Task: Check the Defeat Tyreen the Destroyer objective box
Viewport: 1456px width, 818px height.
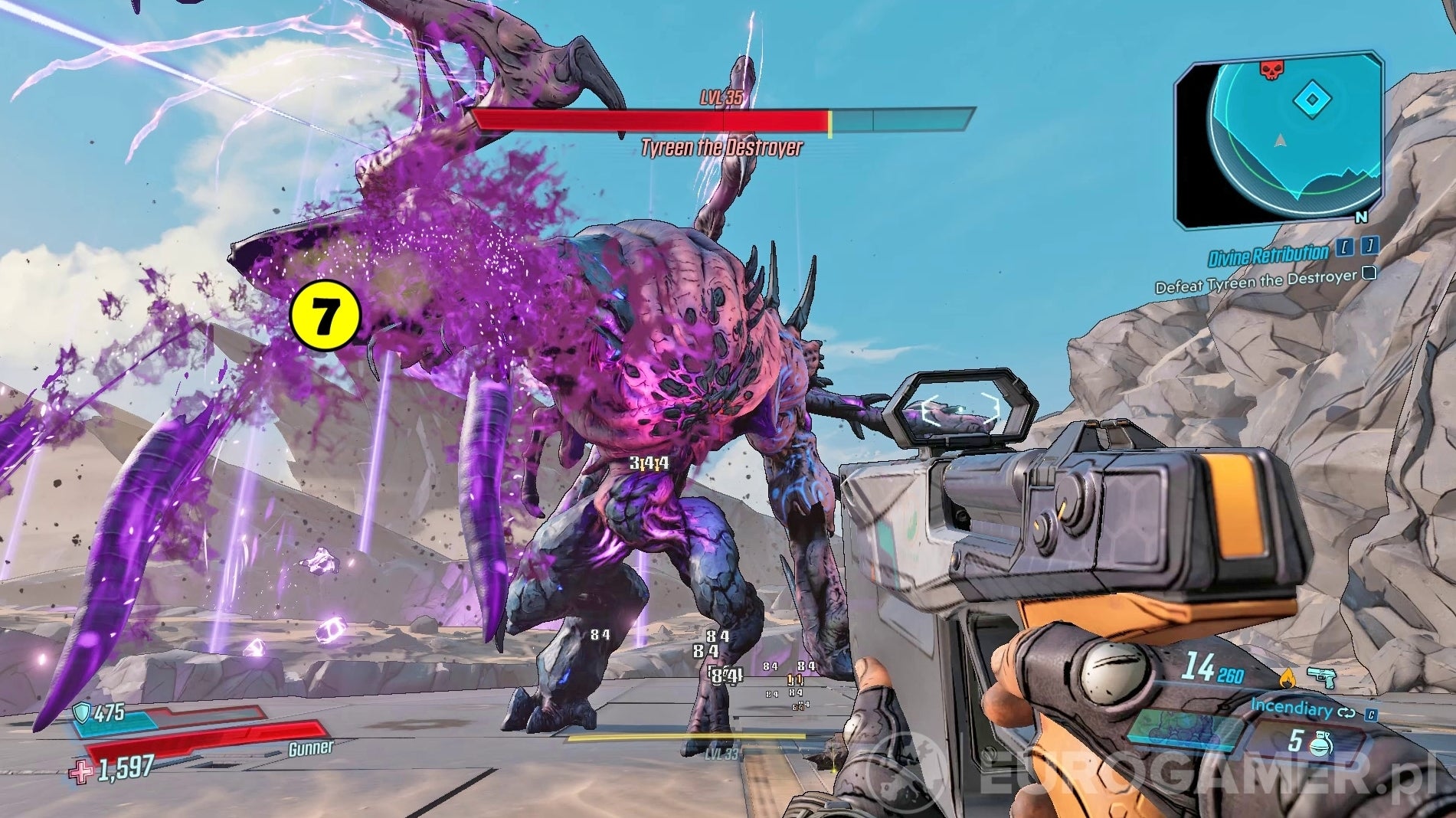Action: point(1368,274)
